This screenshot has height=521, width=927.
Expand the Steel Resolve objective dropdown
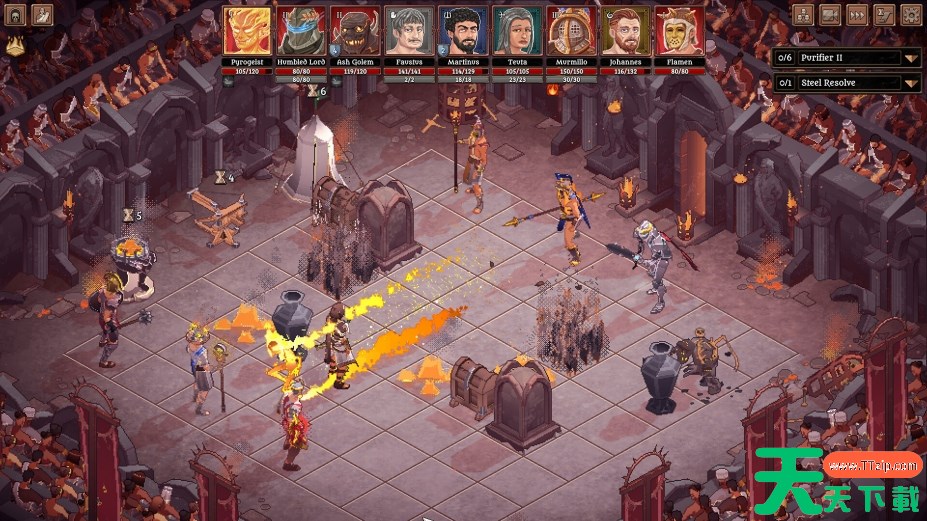(910, 83)
